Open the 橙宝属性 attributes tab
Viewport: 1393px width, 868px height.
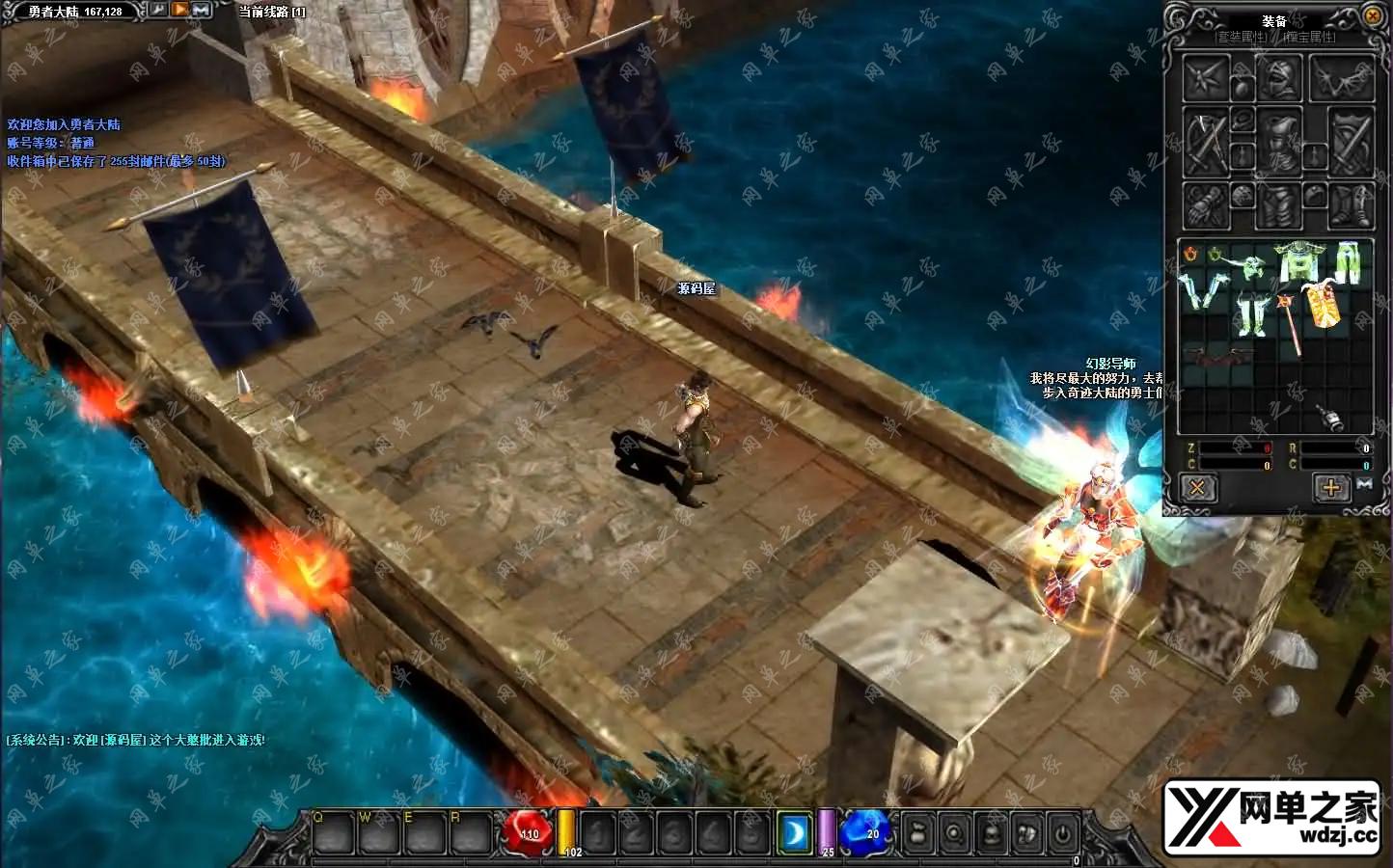click(1309, 37)
